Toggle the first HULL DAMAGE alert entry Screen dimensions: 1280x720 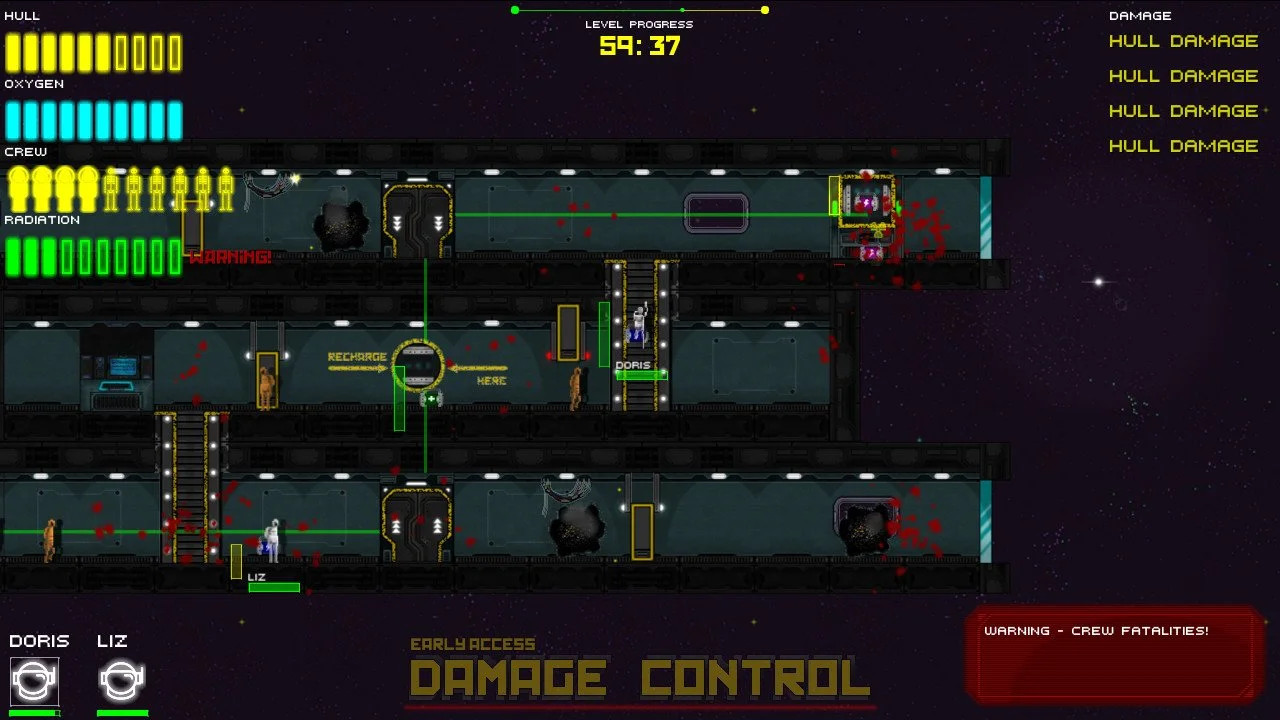[1183, 41]
